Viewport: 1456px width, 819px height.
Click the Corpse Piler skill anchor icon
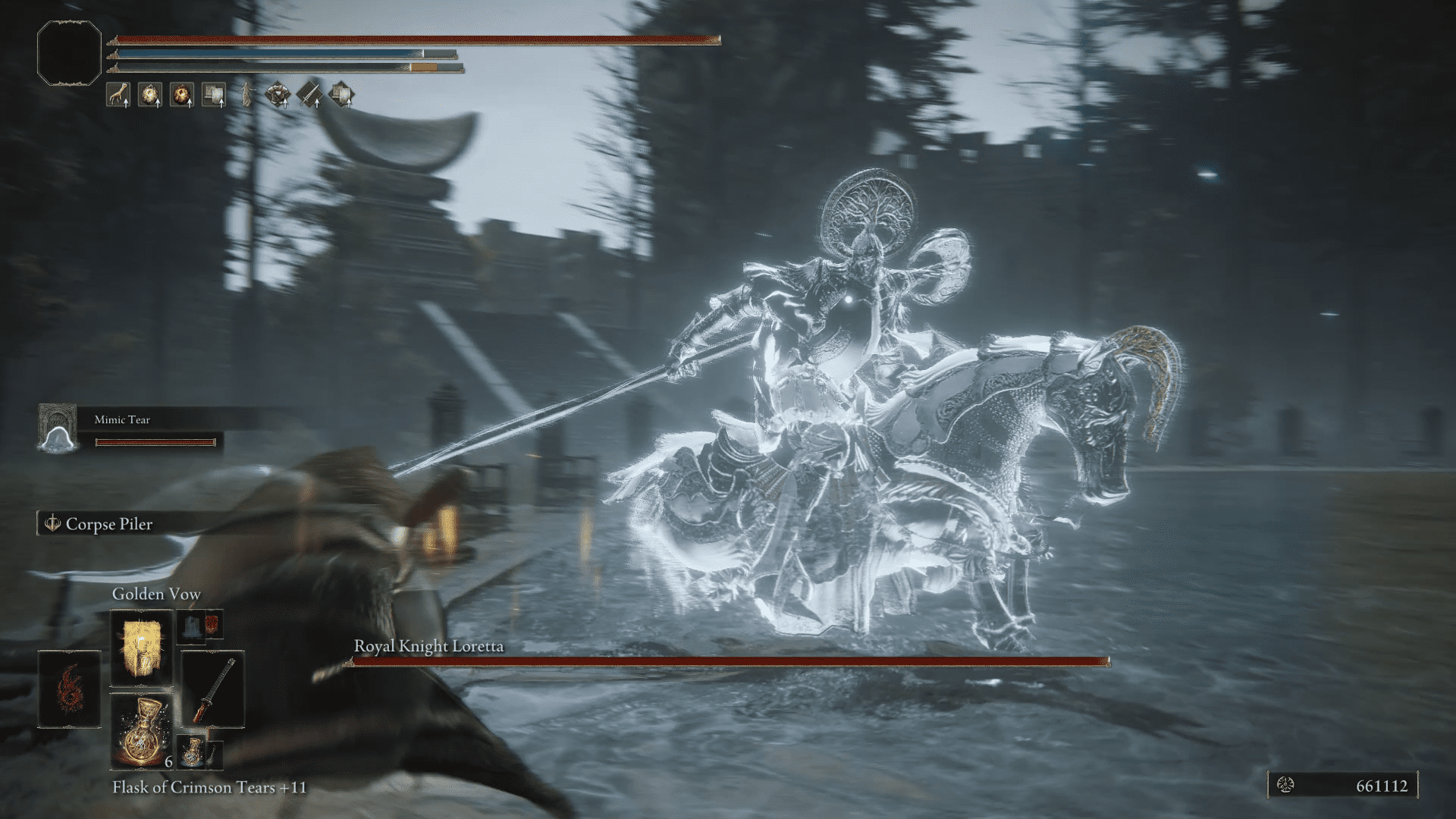(52, 524)
